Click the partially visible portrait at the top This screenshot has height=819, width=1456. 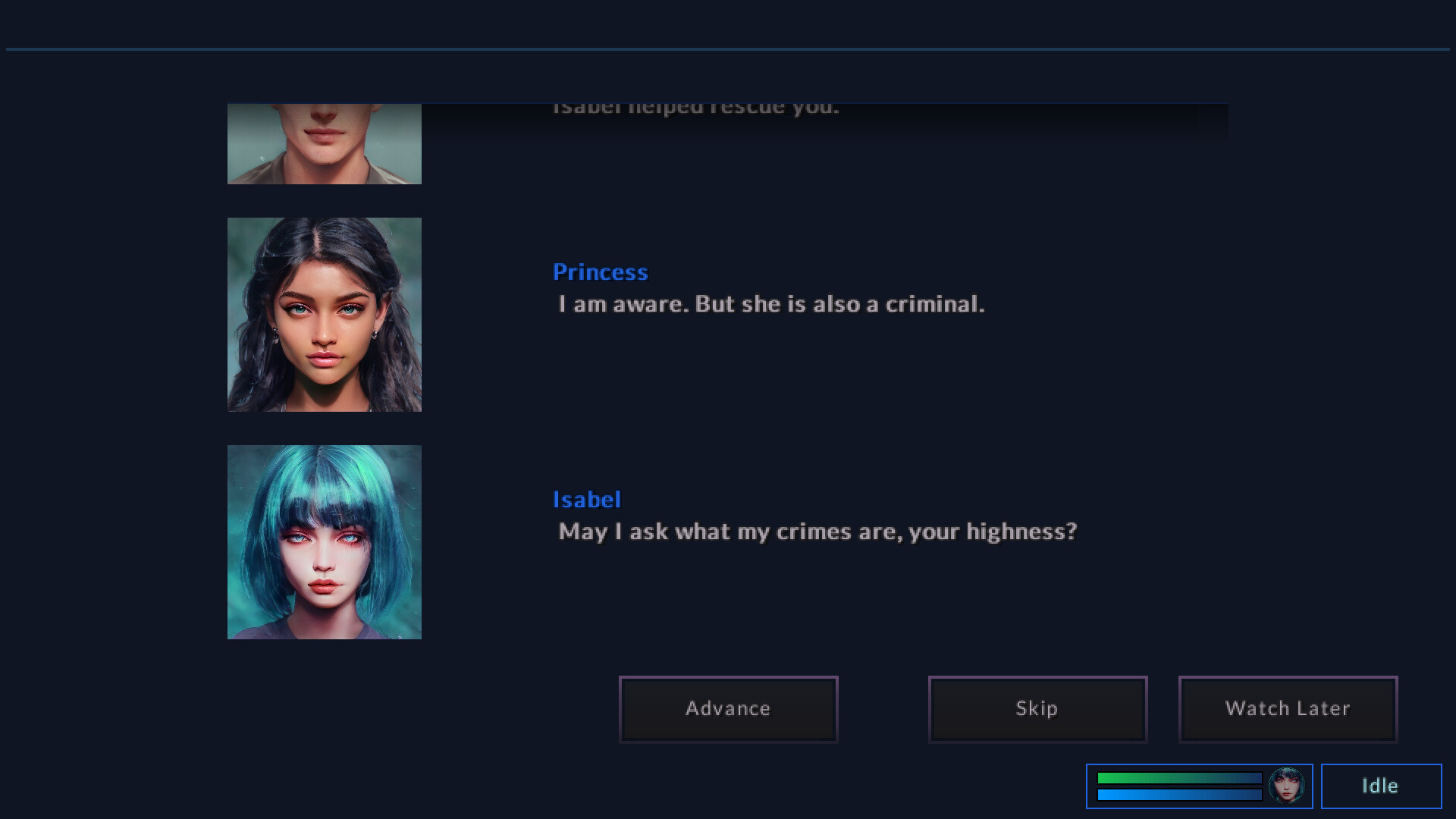click(x=324, y=144)
